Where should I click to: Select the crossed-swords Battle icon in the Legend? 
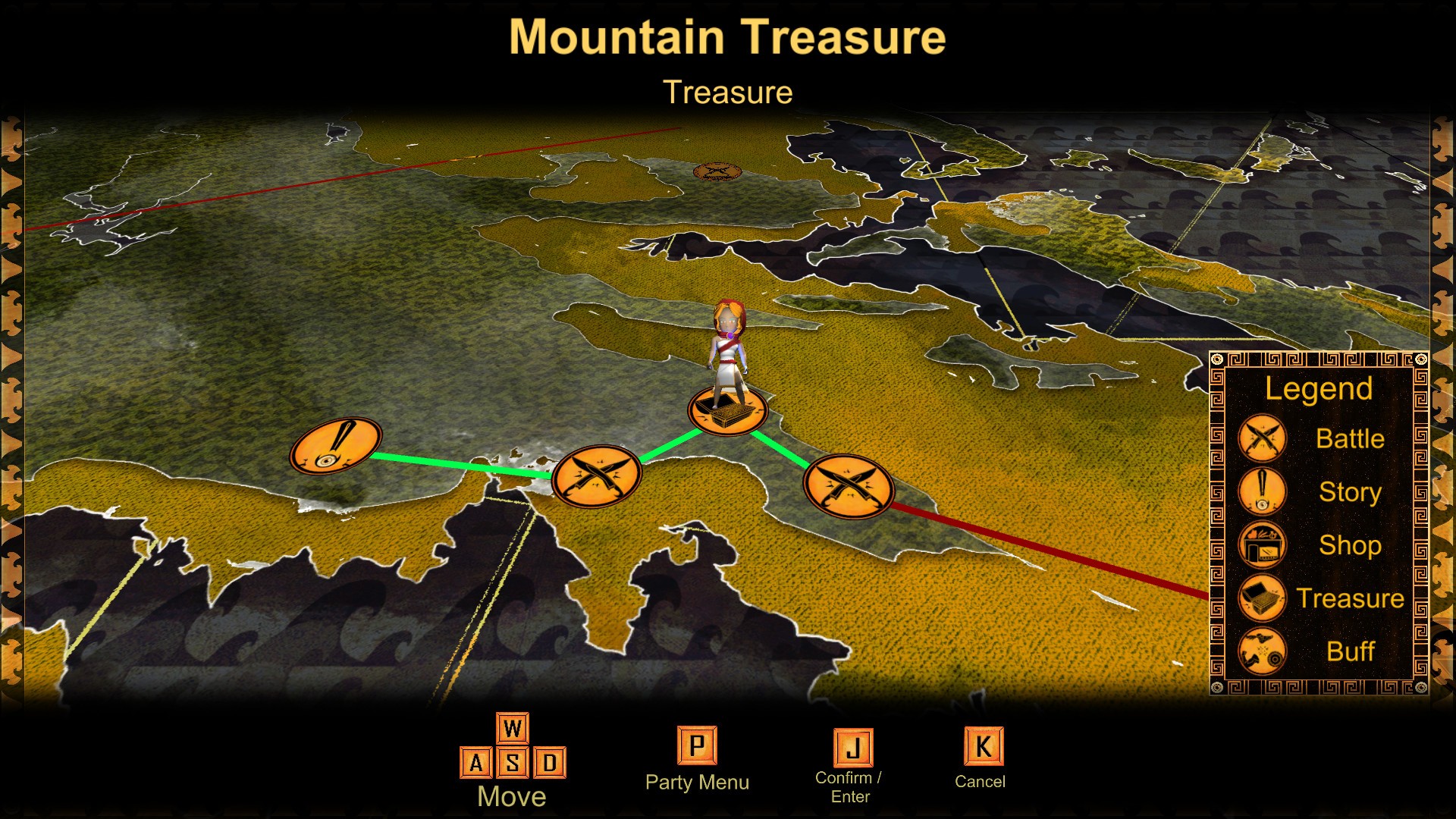click(1261, 438)
